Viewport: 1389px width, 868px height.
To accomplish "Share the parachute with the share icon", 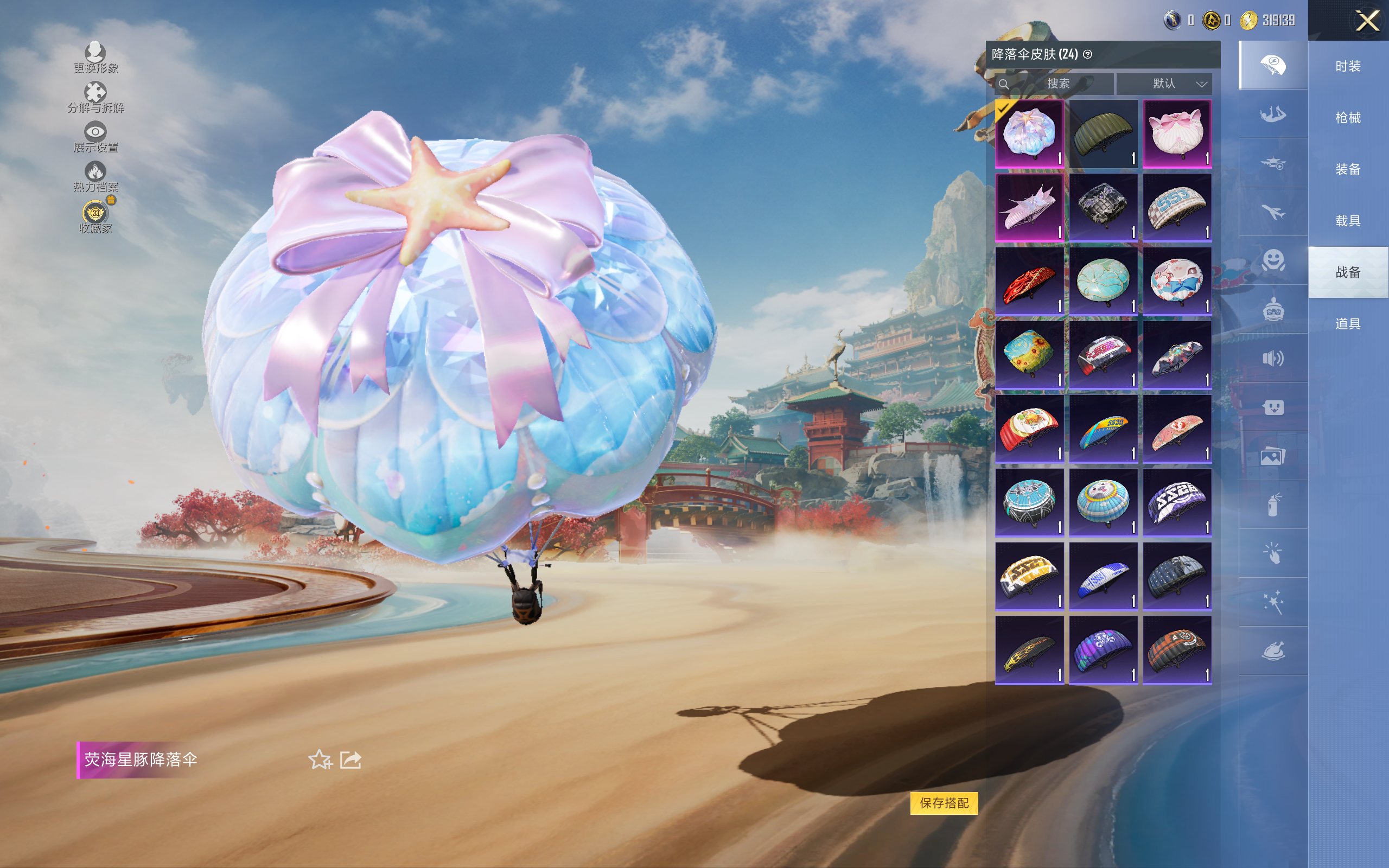I will coord(351,759).
